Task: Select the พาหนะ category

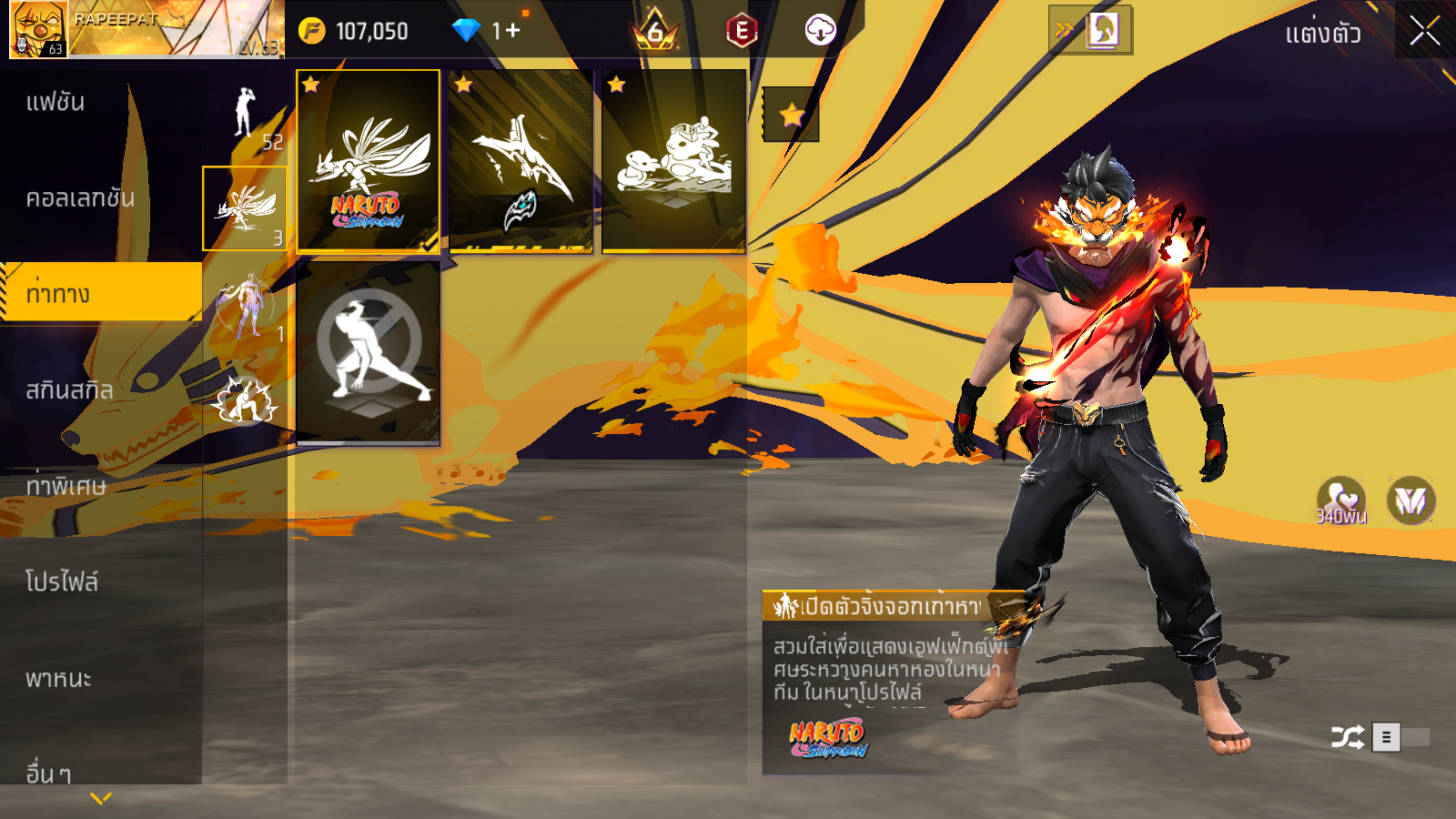Action: (x=59, y=678)
